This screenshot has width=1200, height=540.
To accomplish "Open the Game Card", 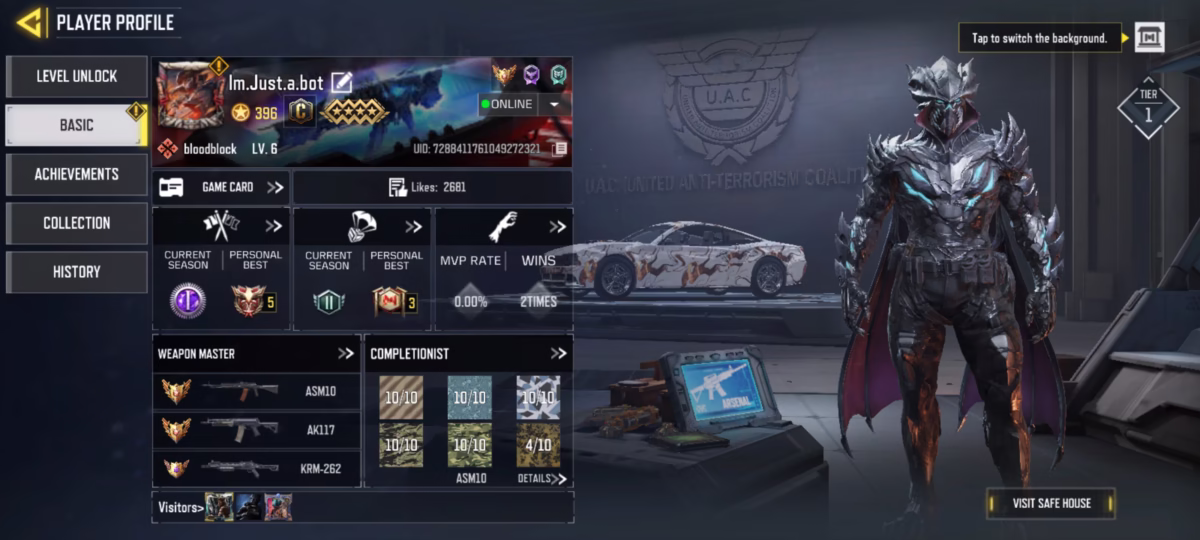I will (x=222, y=187).
